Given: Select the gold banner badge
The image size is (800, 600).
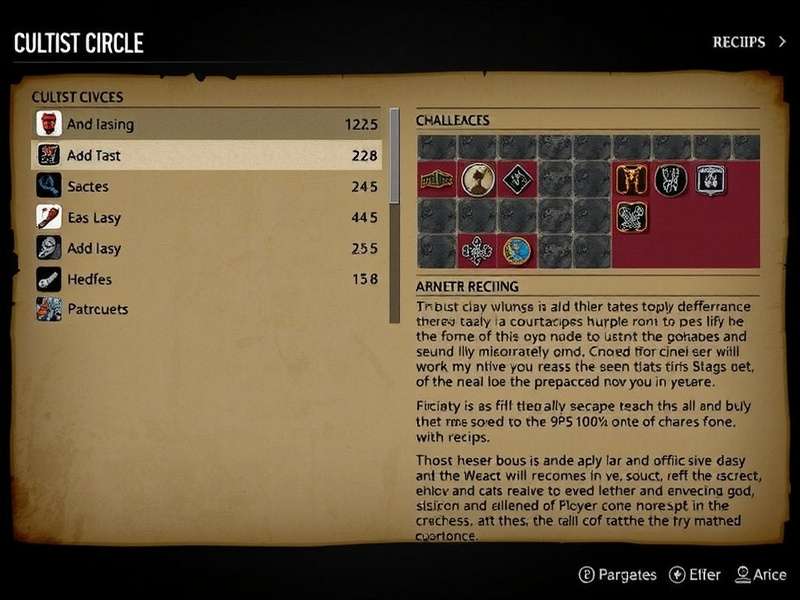Looking at the screenshot, I should point(436,180).
